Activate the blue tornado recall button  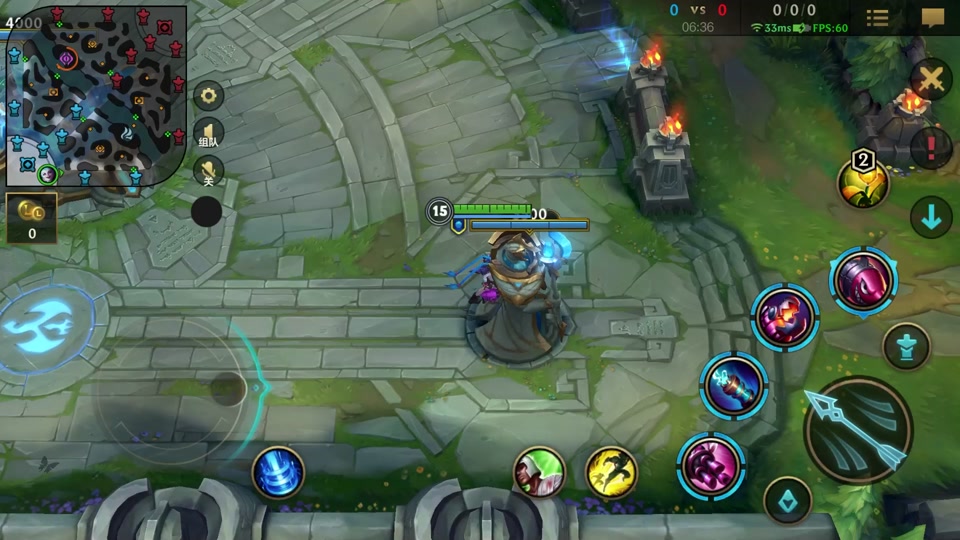click(x=278, y=472)
